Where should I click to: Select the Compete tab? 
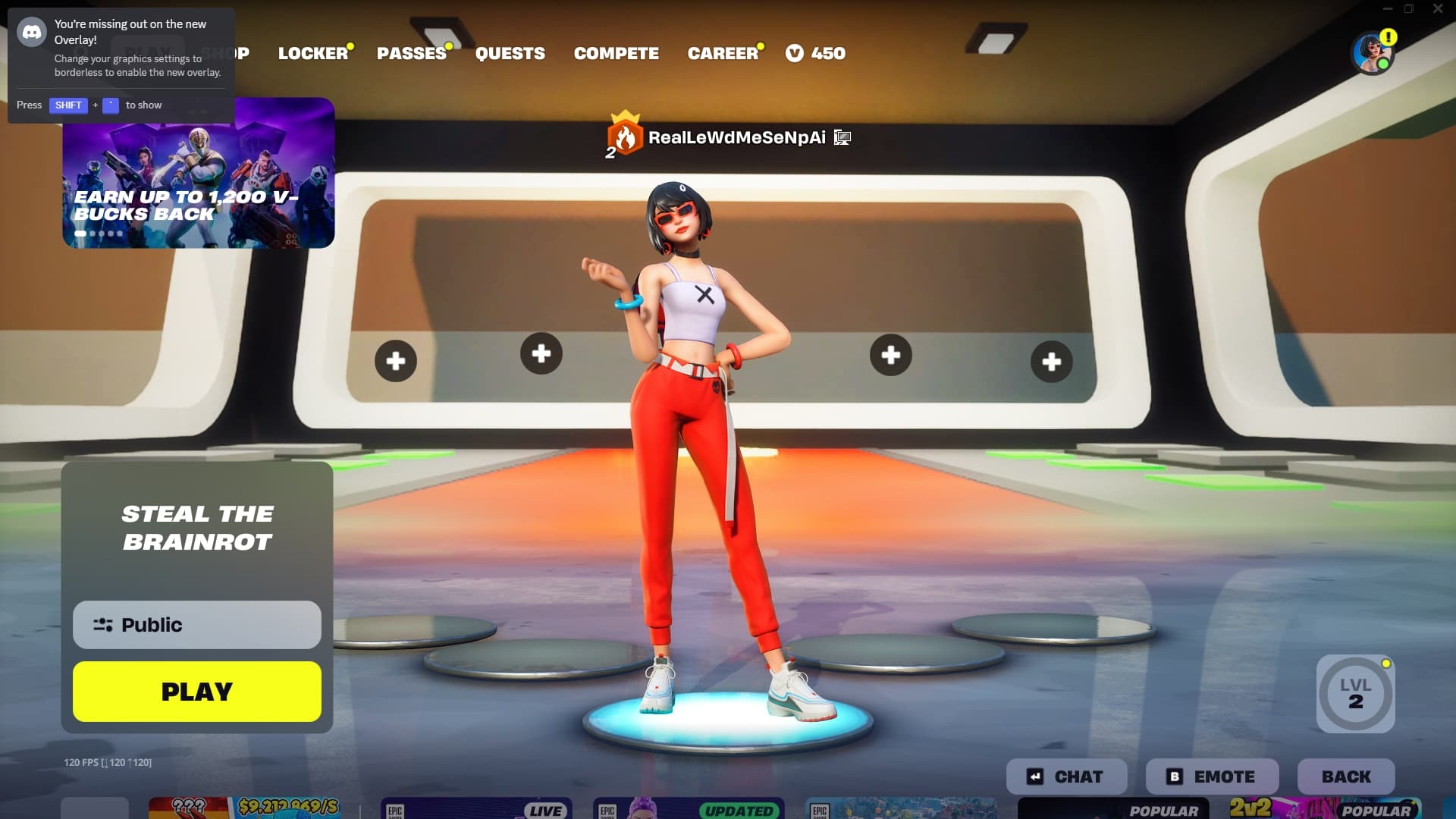(616, 53)
